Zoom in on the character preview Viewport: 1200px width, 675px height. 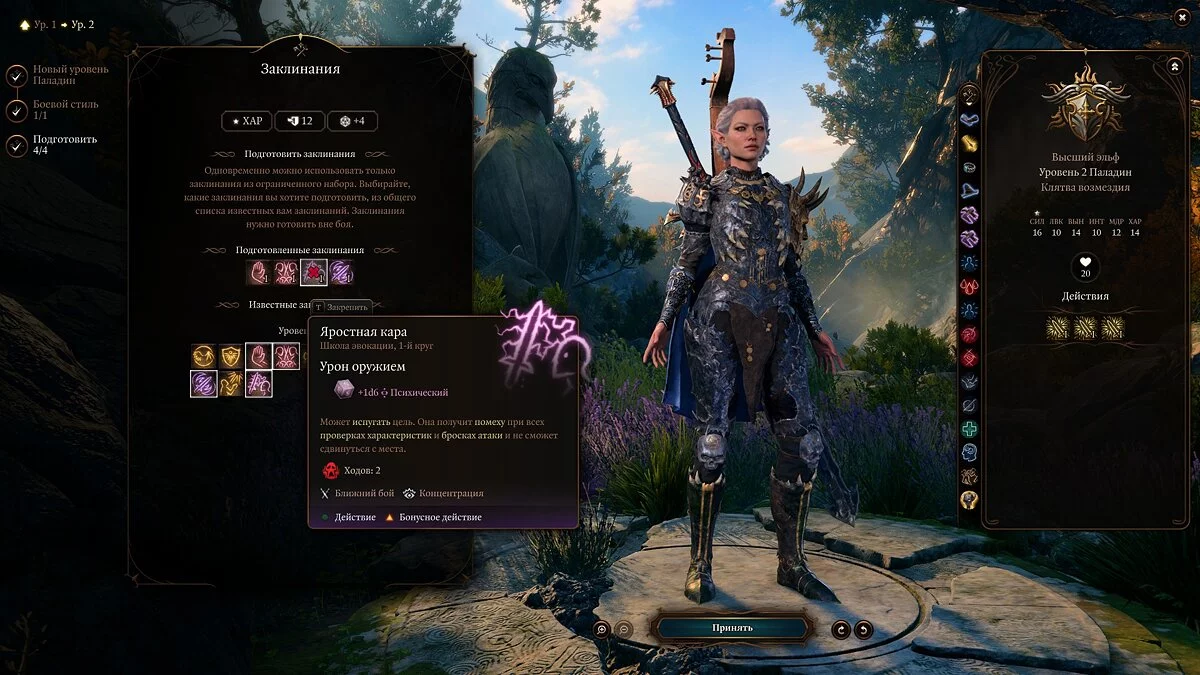[x=601, y=629]
